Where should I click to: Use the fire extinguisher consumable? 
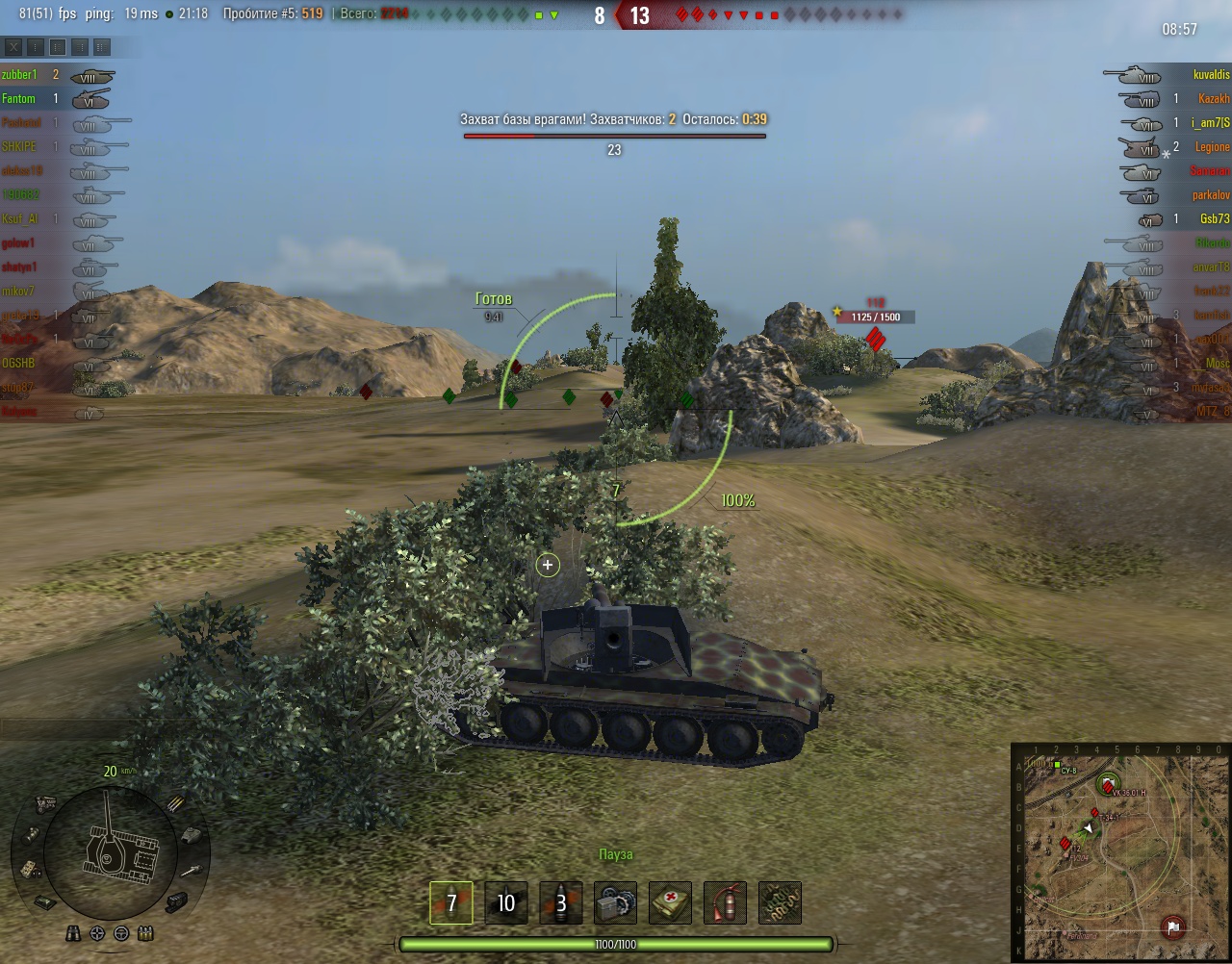[x=725, y=902]
